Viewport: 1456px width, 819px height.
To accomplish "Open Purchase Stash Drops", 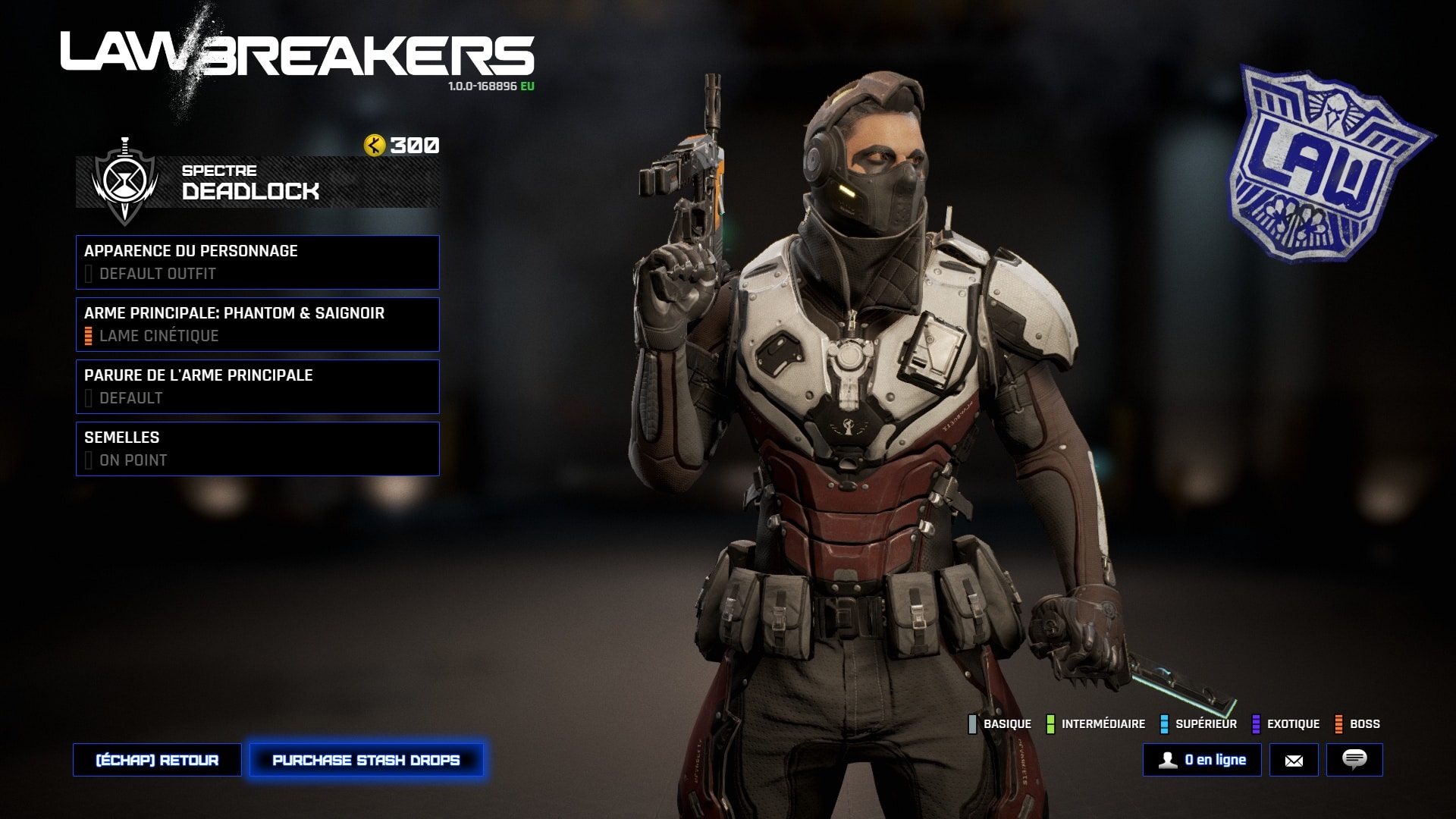I will point(366,760).
